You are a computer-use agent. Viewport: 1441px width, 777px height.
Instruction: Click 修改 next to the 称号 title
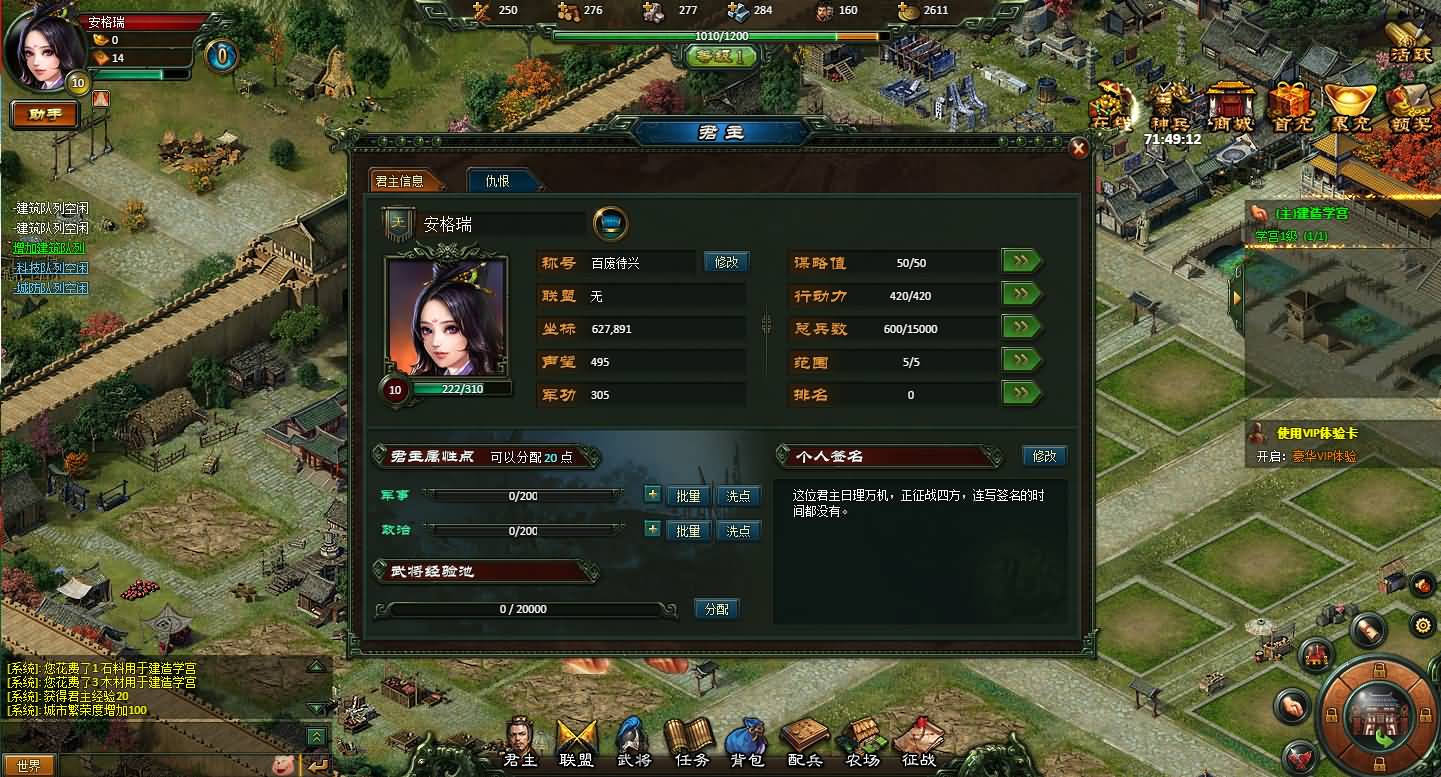pyautogui.click(x=727, y=262)
